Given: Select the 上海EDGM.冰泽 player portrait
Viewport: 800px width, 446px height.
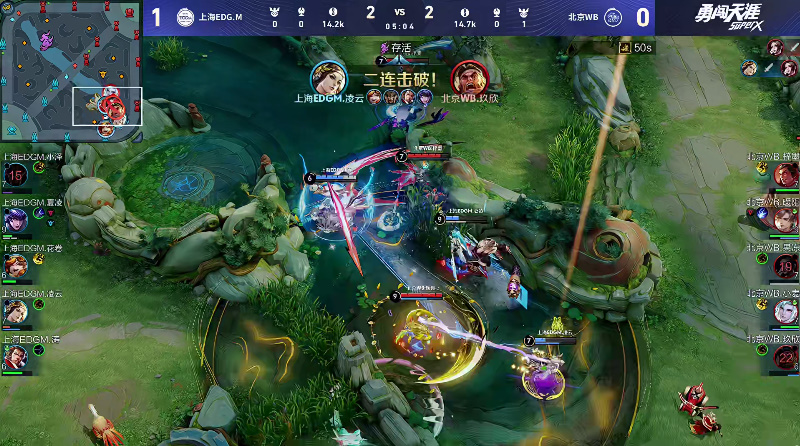Looking at the screenshot, I should click(x=15, y=177).
